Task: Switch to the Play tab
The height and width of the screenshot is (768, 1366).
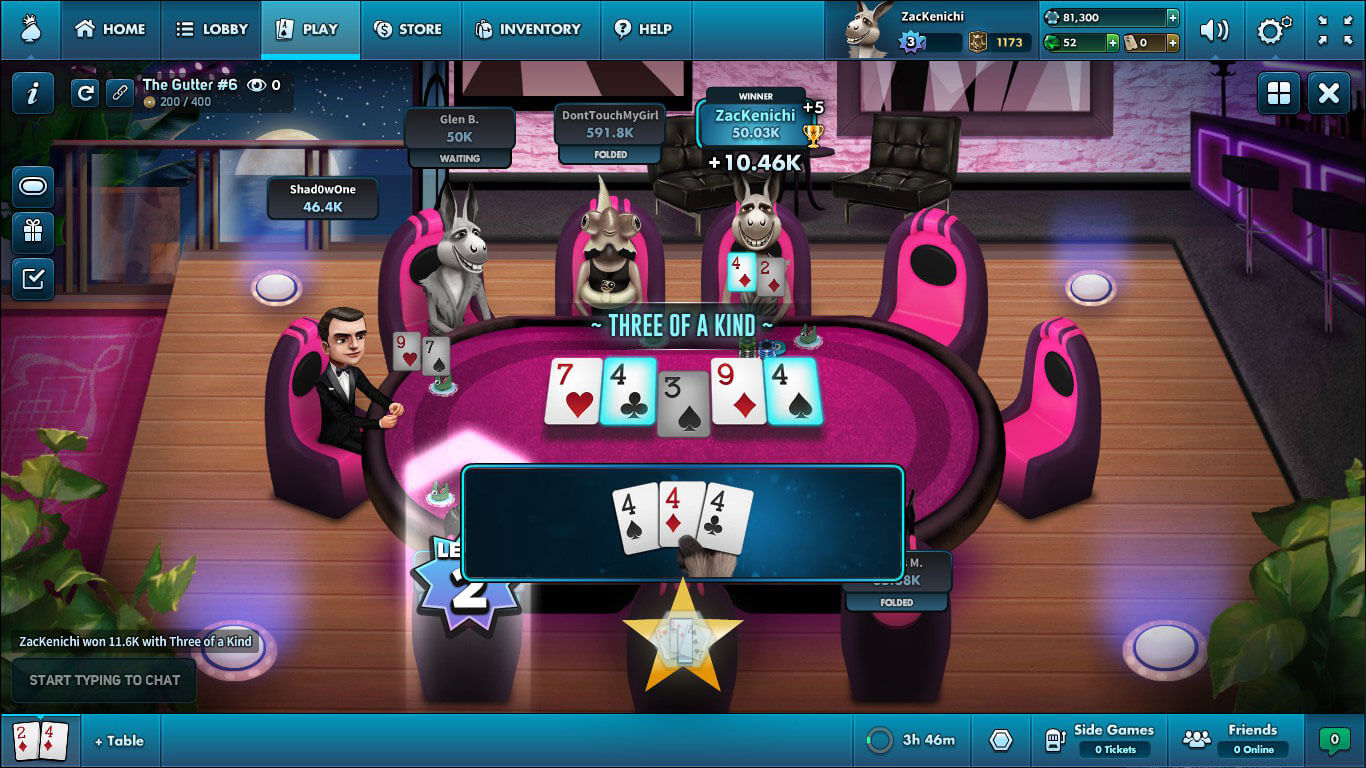Action: (310, 29)
